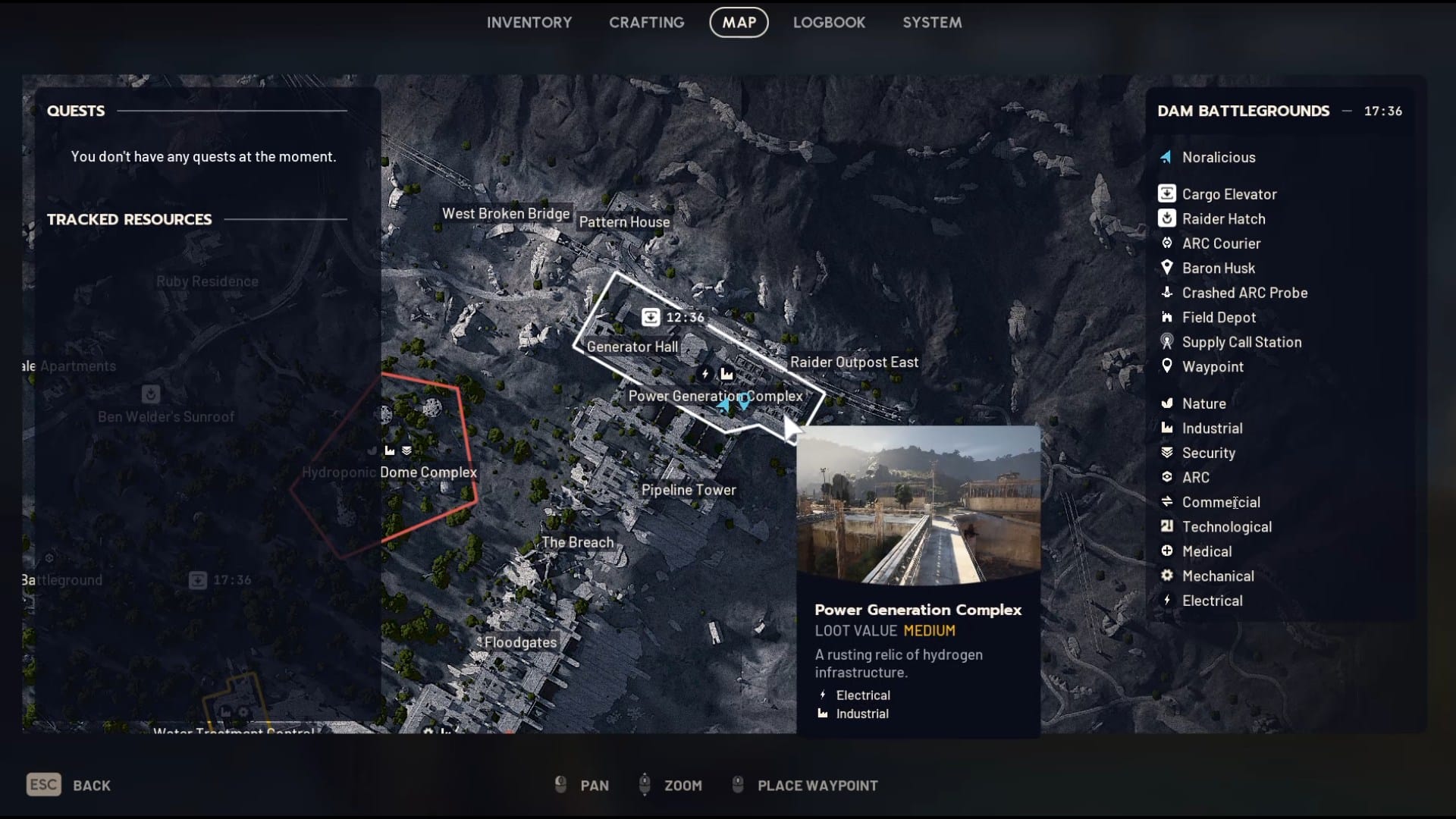The image size is (1456, 819).
Task: Open the System tab
Action: [x=931, y=23]
